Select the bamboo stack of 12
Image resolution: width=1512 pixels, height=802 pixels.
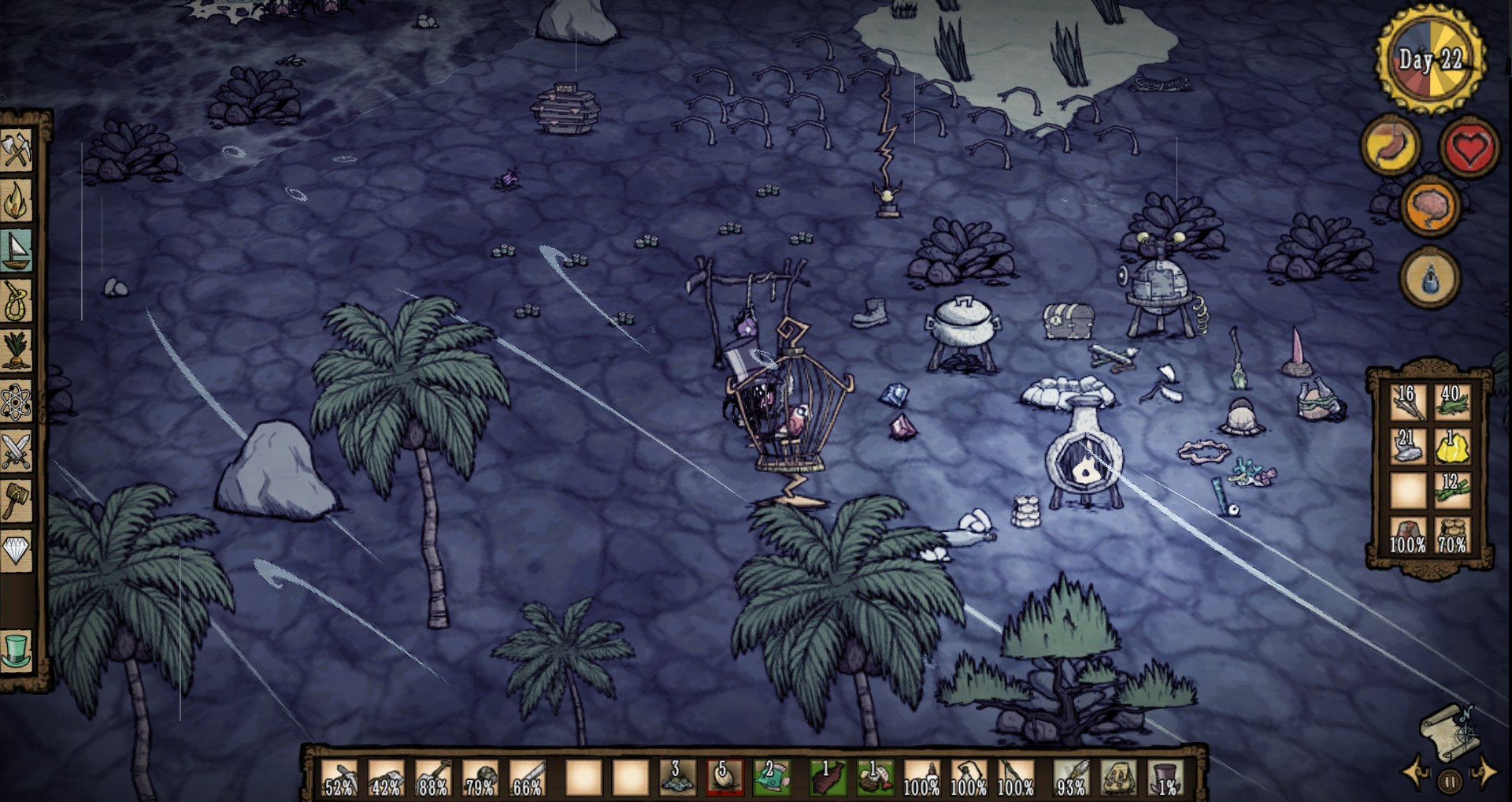pos(1452,491)
